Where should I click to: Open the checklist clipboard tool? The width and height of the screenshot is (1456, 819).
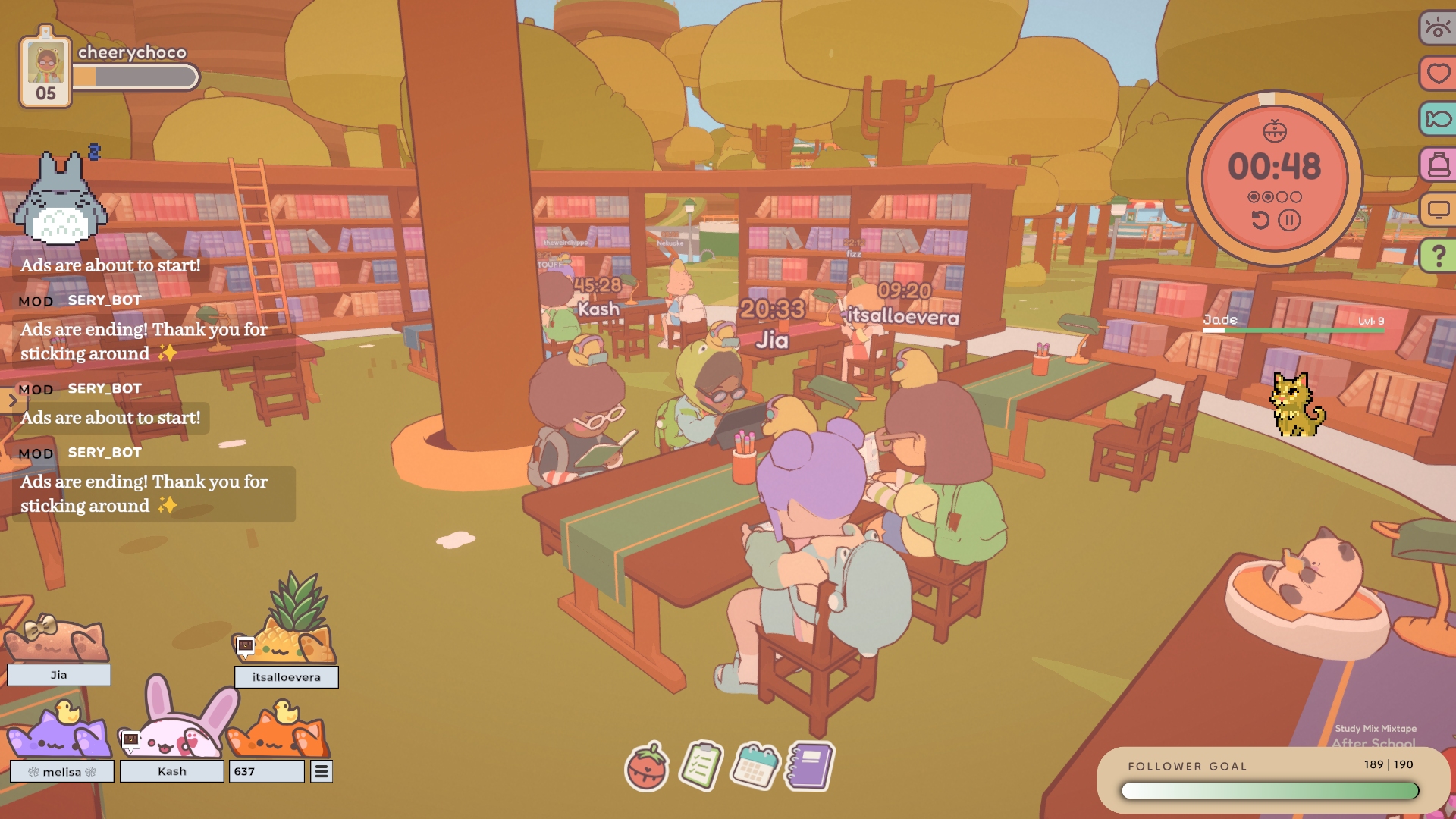coord(701,766)
